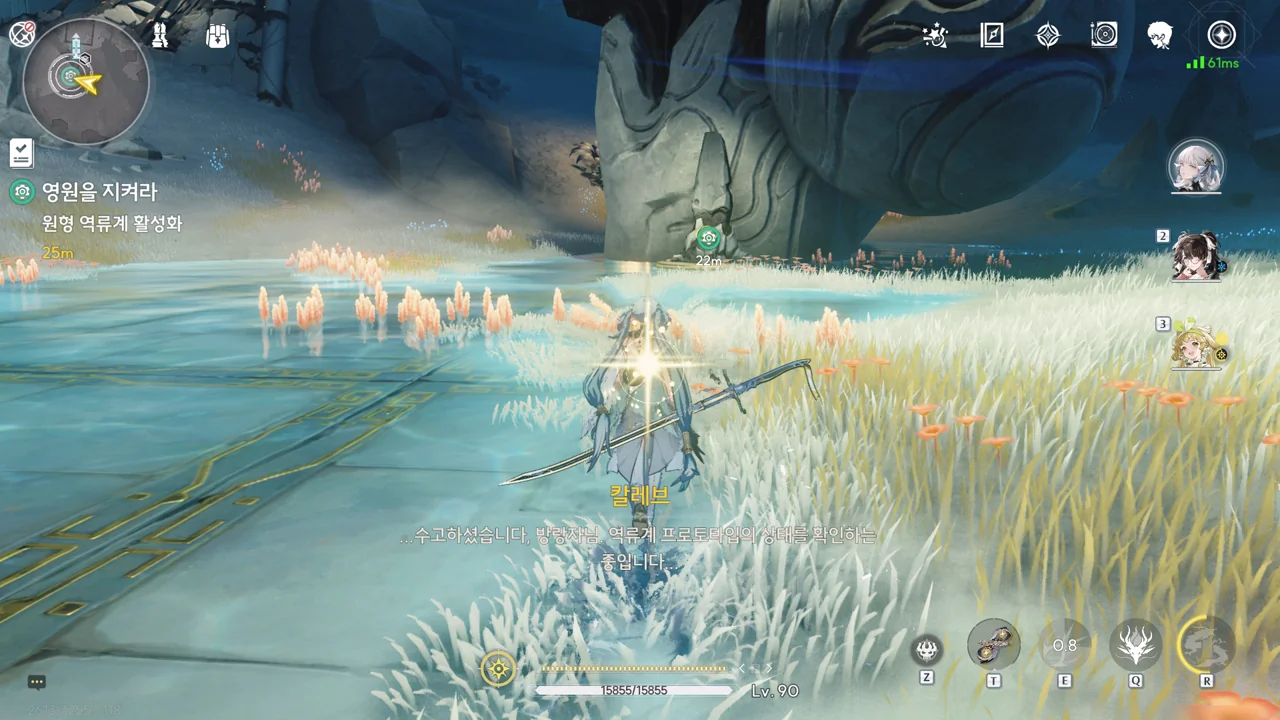This screenshot has height=720, width=1280.
Task: Open the backpack inventory icon
Action: (217, 36)
